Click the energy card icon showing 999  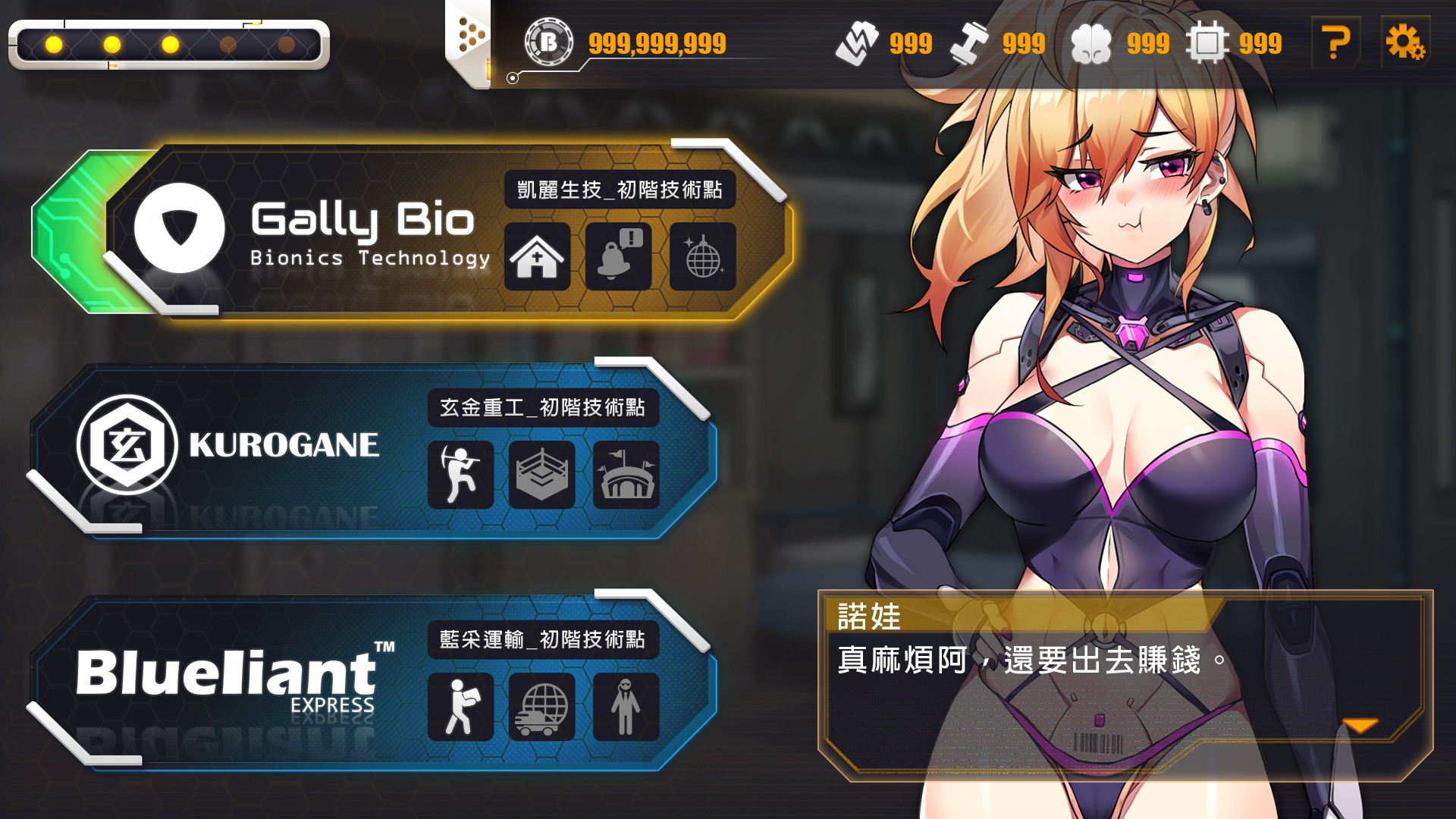point(859,43)
